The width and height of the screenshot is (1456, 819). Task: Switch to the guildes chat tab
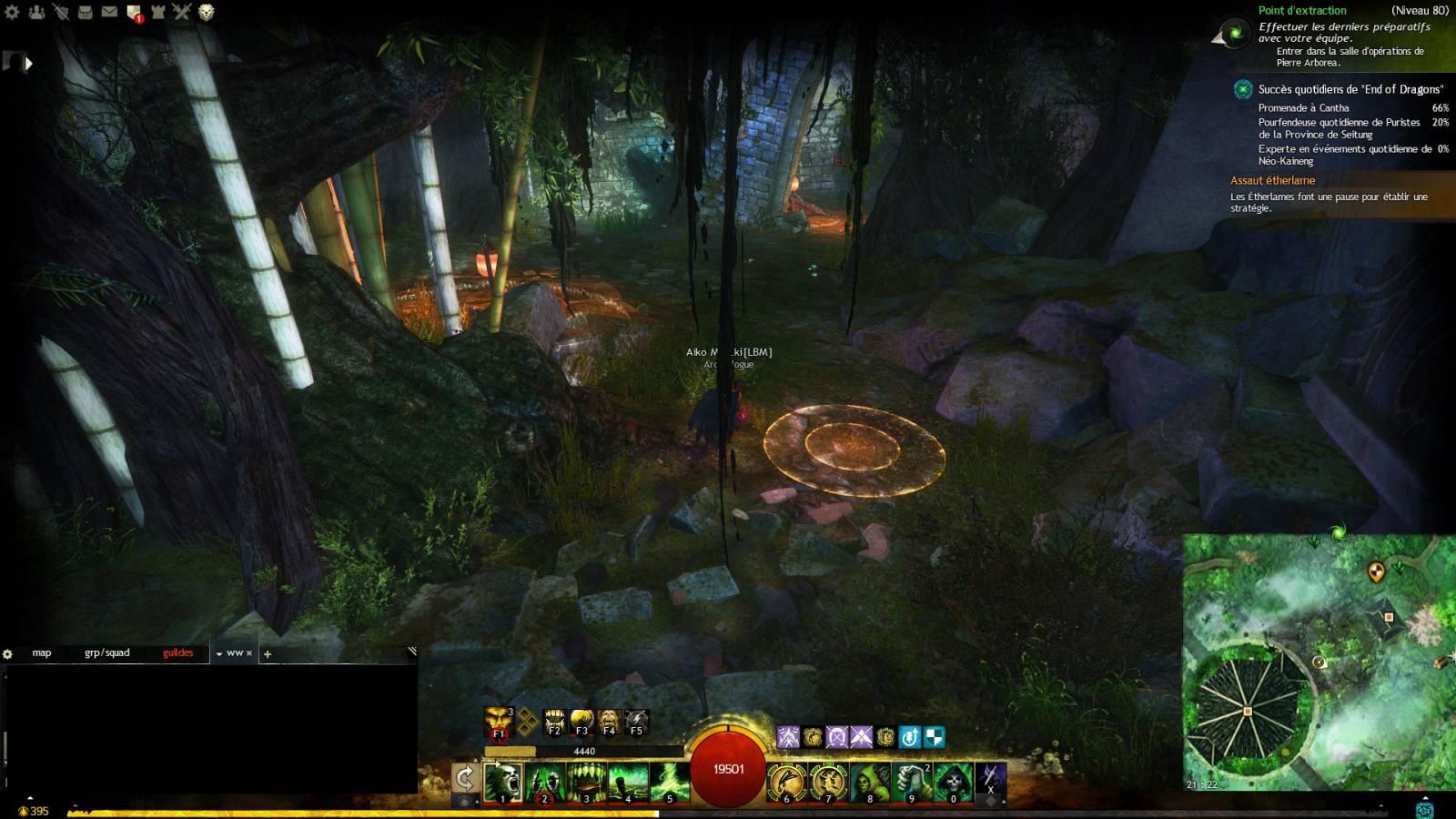click(x=177, y=652)
